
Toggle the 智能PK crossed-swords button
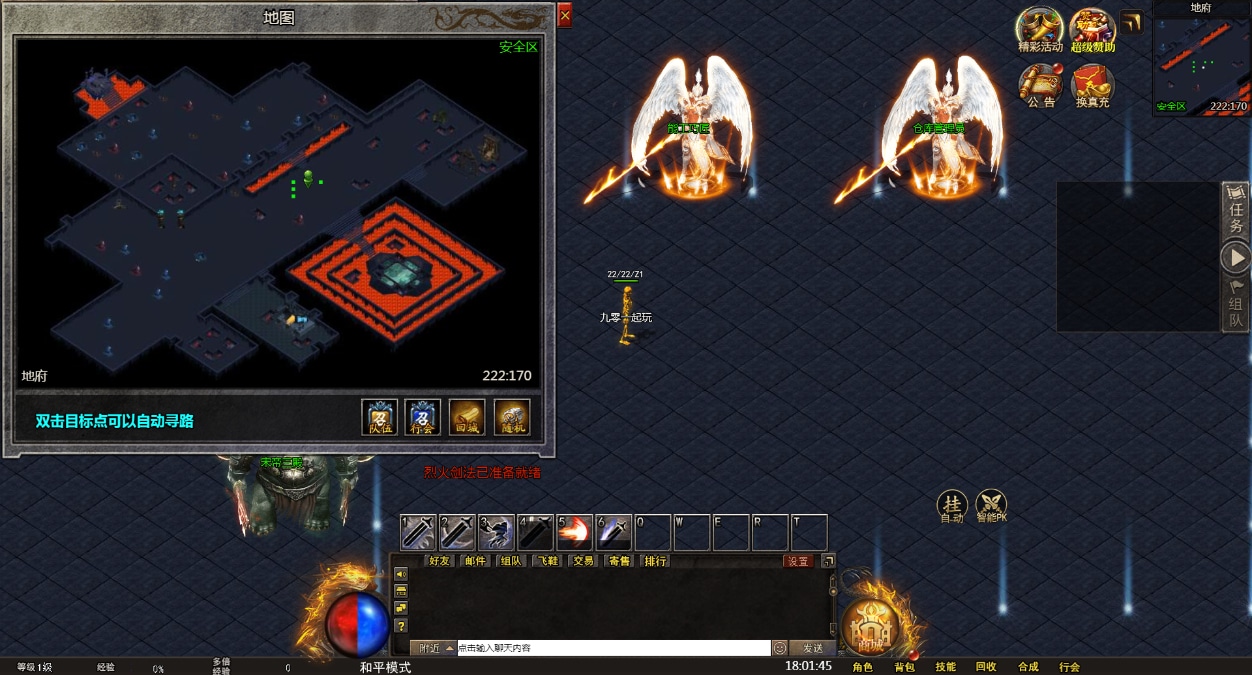click(x=991, y=506)
